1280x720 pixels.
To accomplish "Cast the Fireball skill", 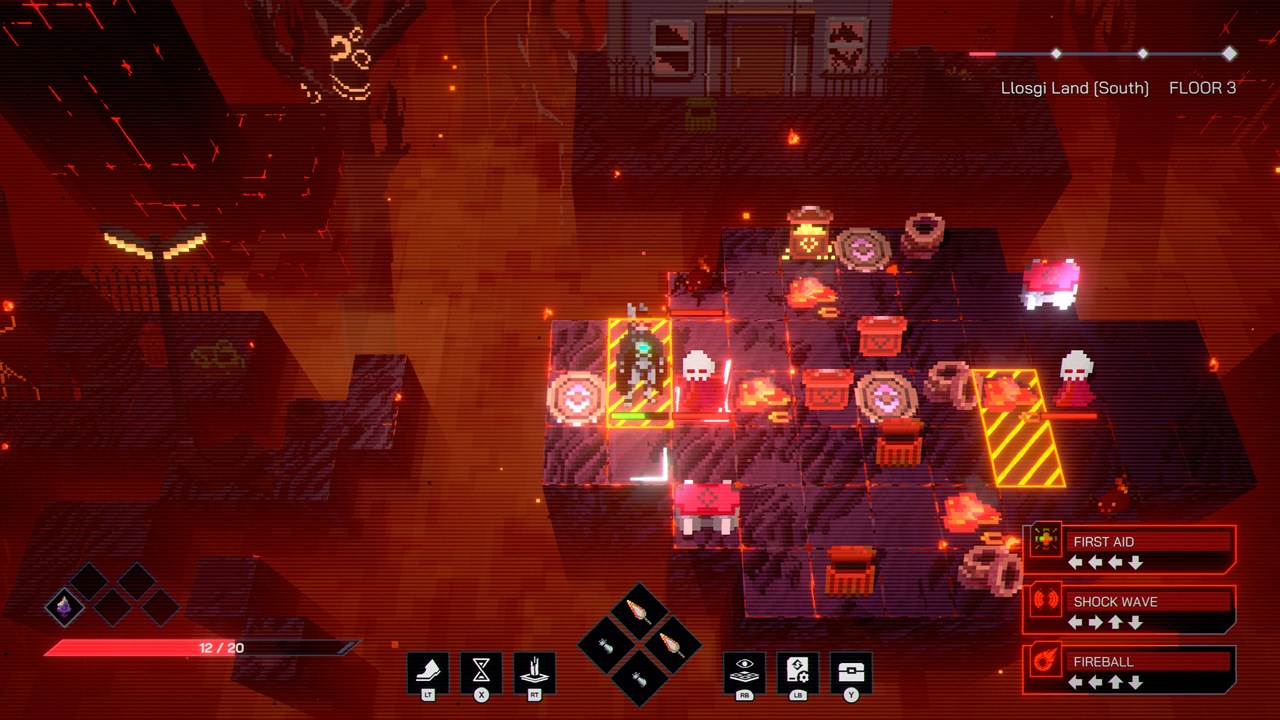I will click(x=1130, y=669).
